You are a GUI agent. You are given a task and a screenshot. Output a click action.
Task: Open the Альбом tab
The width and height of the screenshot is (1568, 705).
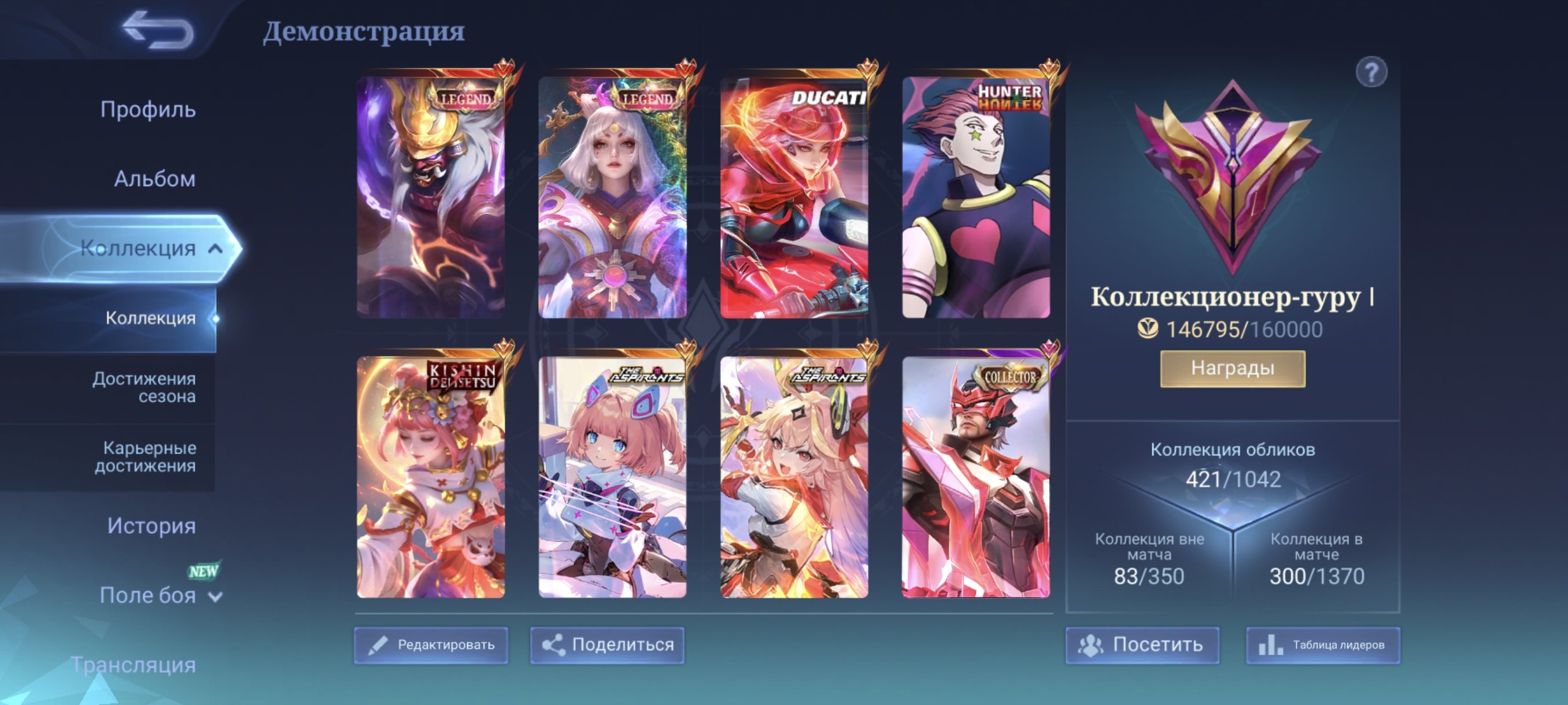coord(154,179)
